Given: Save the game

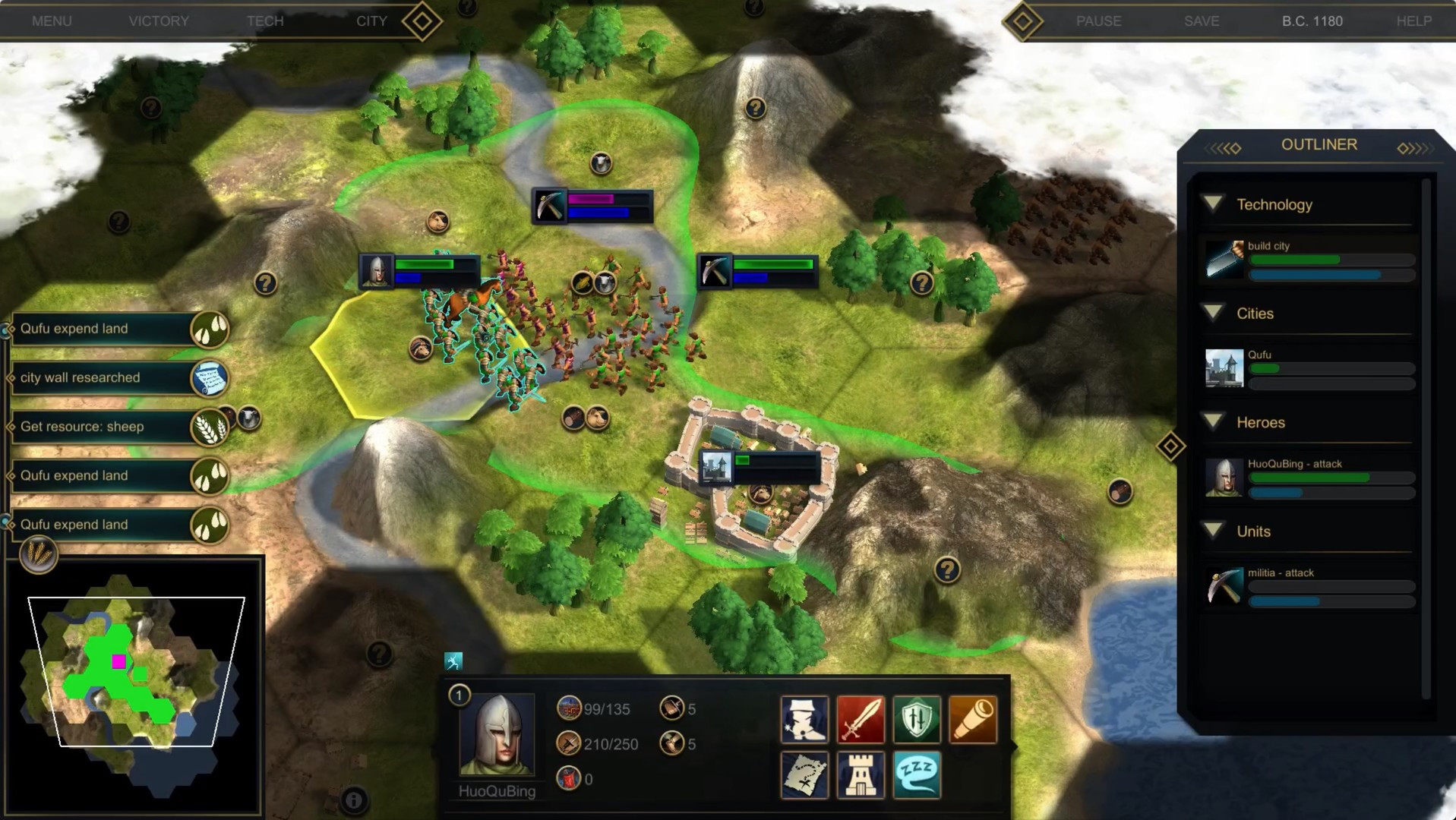Looking at the screenshot, I should [1202, 20].
